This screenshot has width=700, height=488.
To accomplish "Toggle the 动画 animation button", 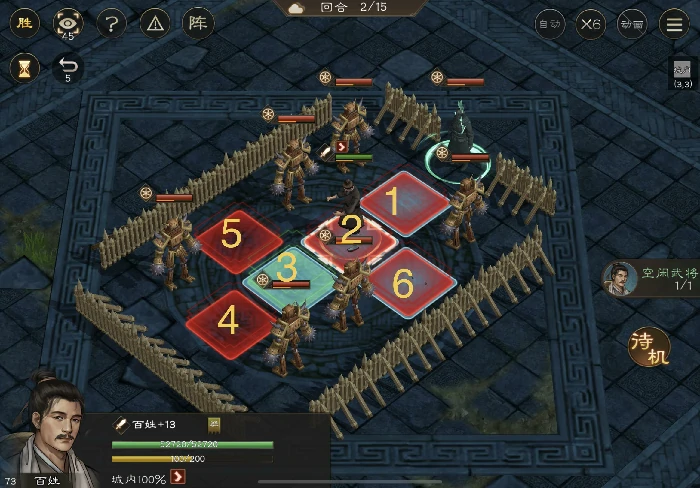I will coord(631,24).
